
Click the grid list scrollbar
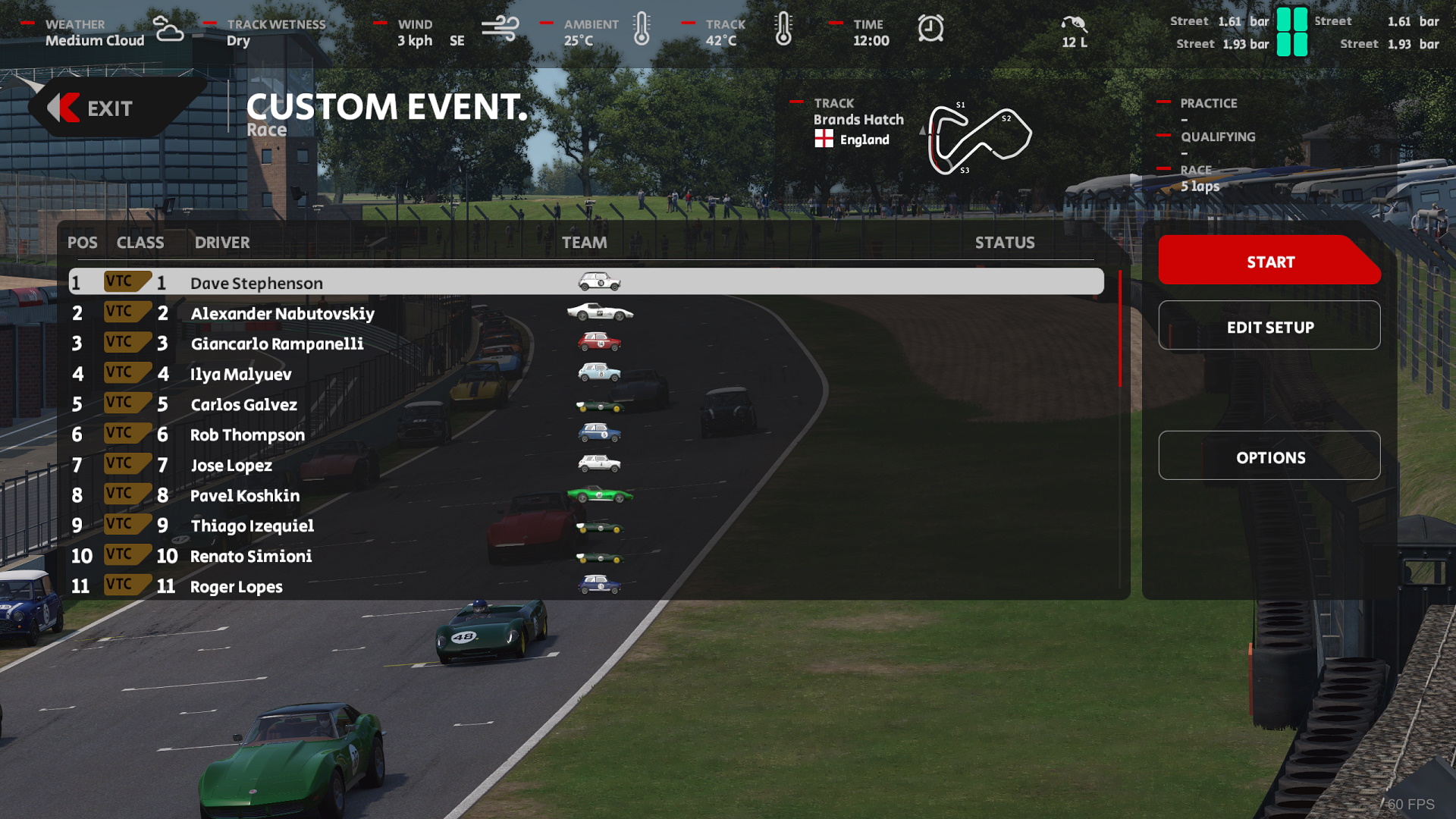[x=1119, y=330]
